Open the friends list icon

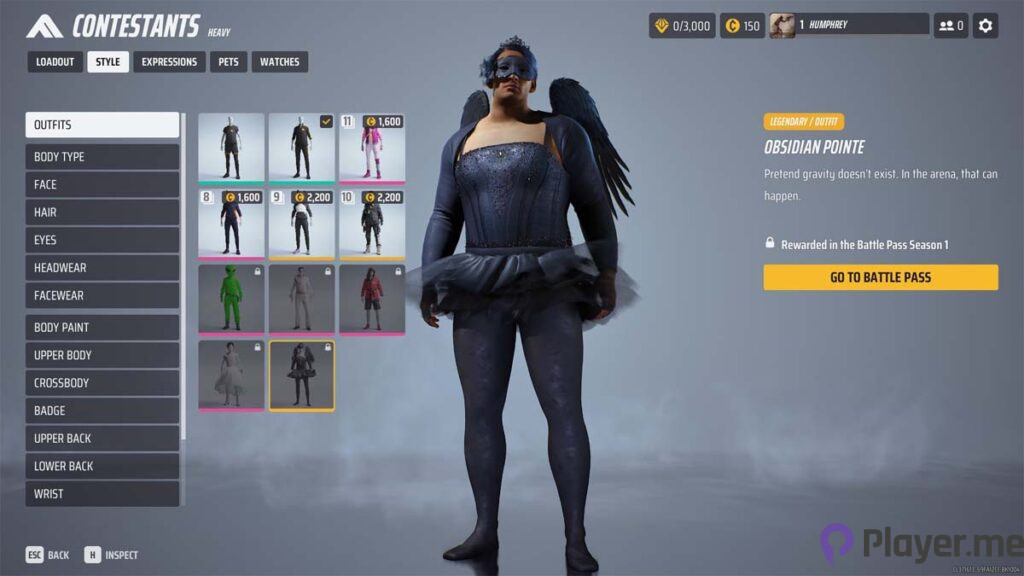click(950, 25)
